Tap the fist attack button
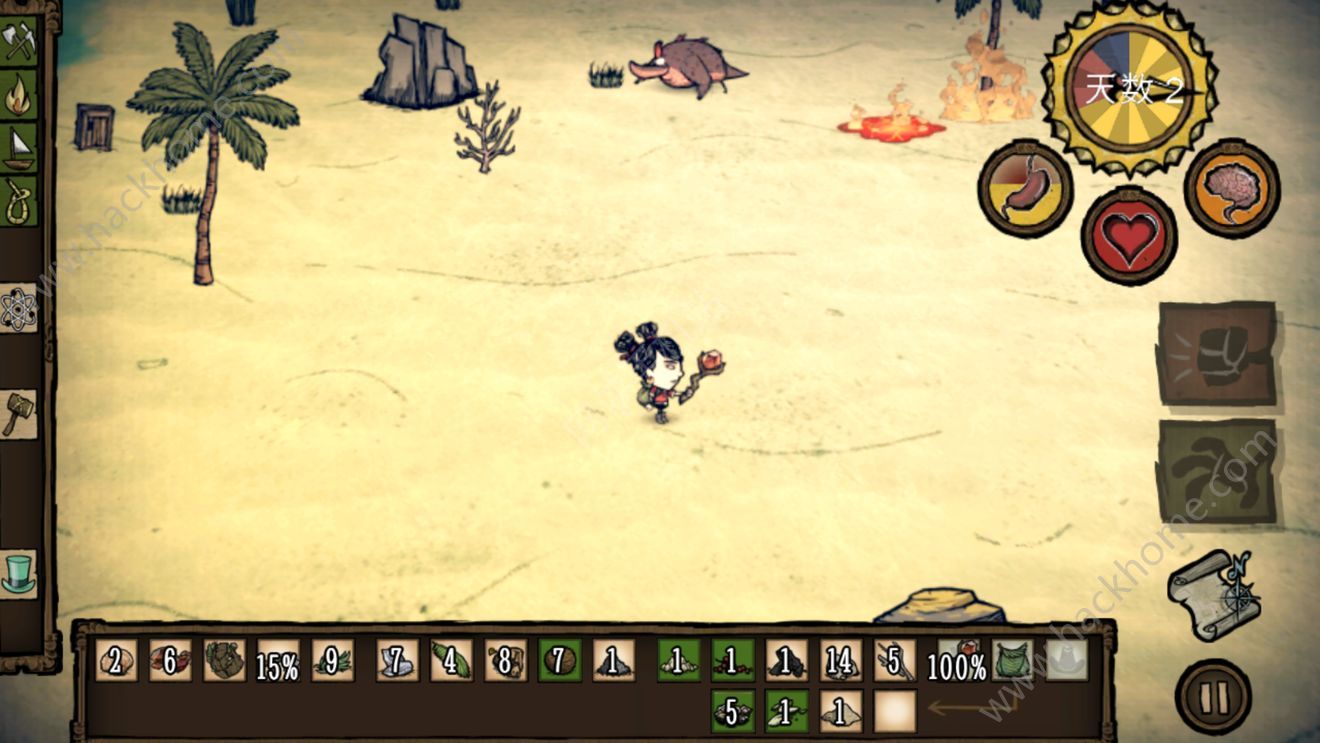 (x=1217, y=354)
